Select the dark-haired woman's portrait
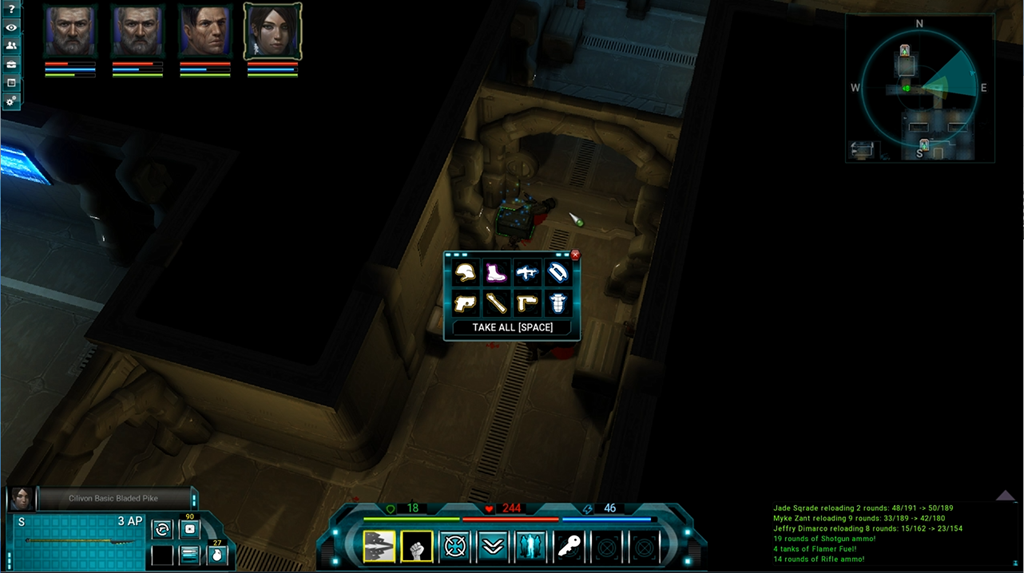 click(272, 31)
